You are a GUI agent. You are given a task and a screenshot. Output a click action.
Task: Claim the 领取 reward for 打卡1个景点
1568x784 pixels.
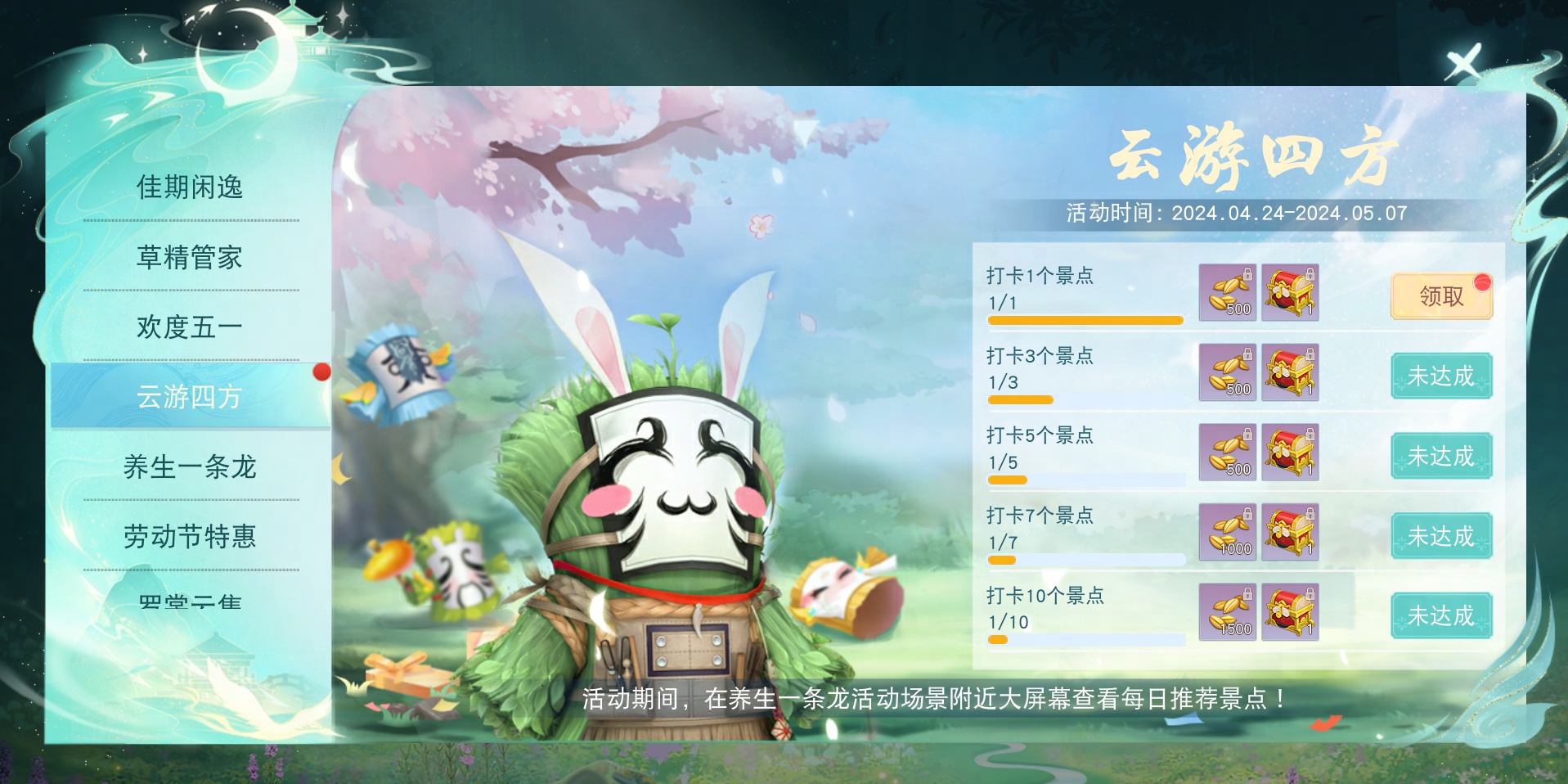(x=1440, y=296)
